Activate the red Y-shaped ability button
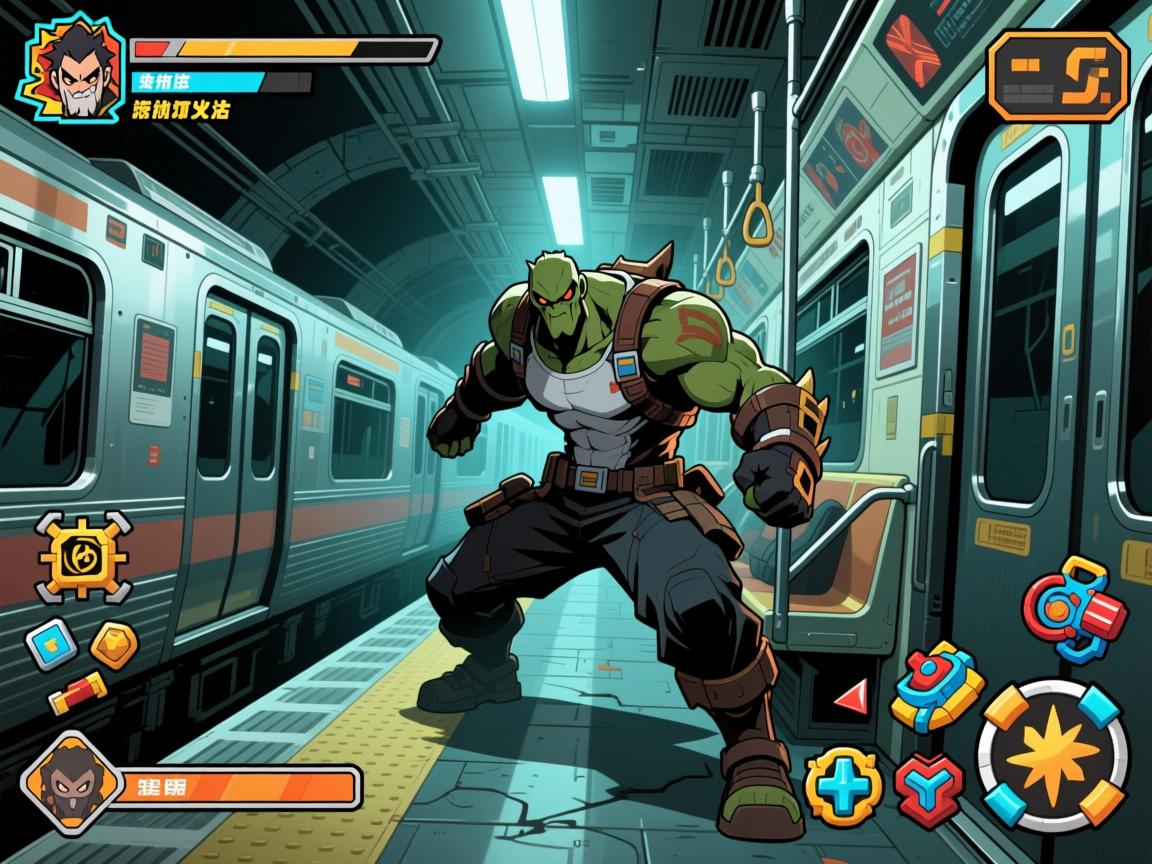This screenshot has height=864, width=1152. coord(928,786)
